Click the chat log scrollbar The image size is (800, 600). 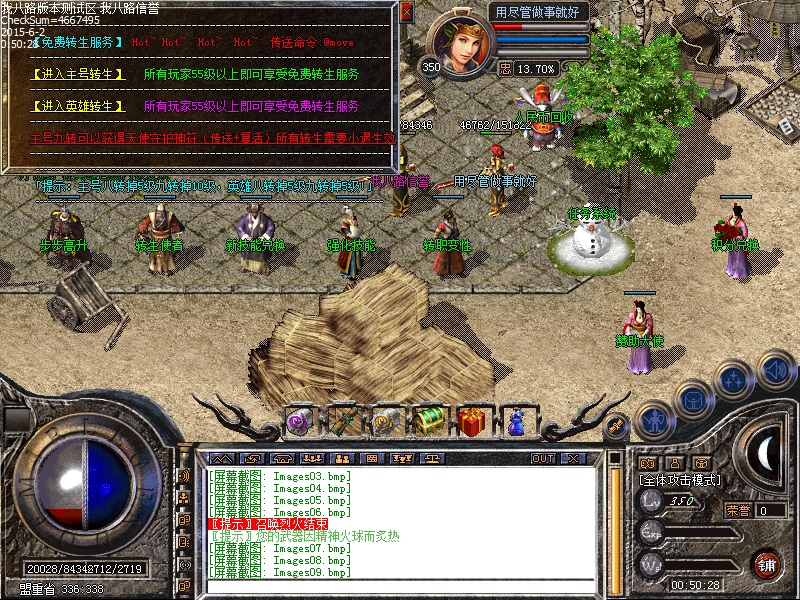[x=617, y=520]
